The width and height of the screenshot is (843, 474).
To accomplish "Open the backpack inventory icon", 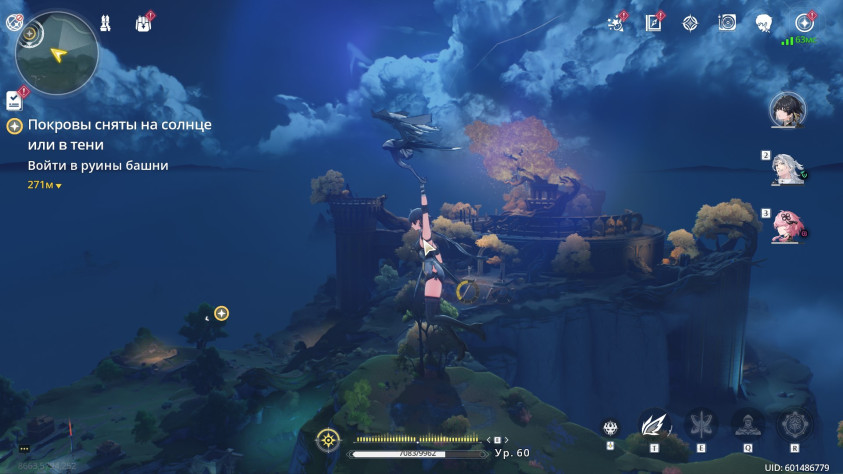I will (141, 22).
